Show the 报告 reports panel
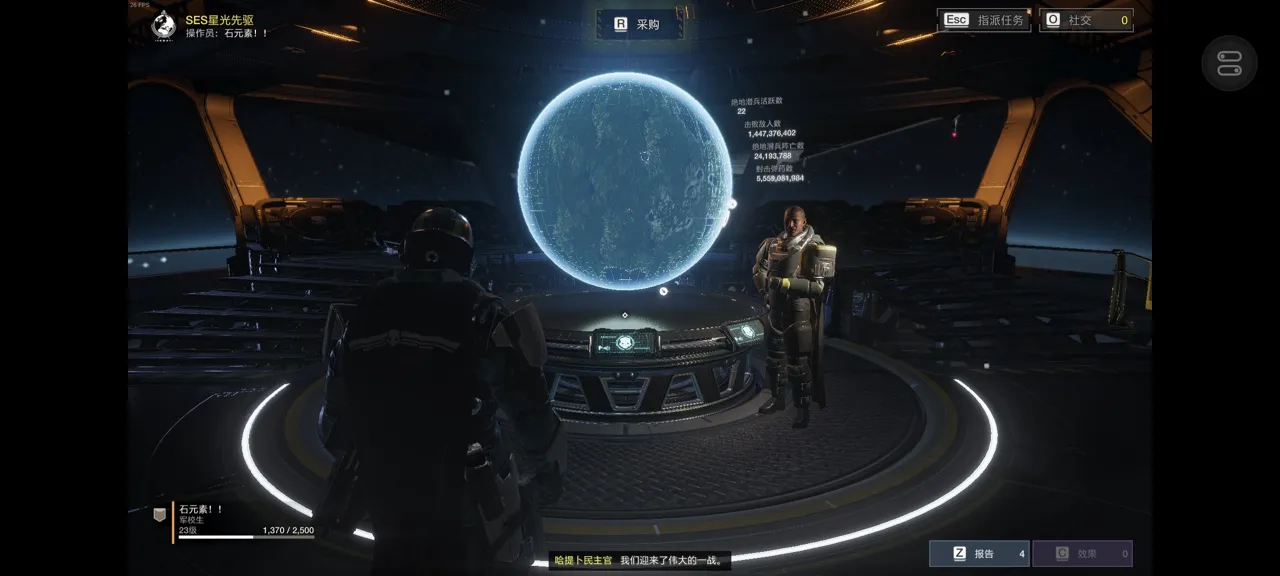The image size is (1280, 576). pyautogui.click(x=979, y=553)
